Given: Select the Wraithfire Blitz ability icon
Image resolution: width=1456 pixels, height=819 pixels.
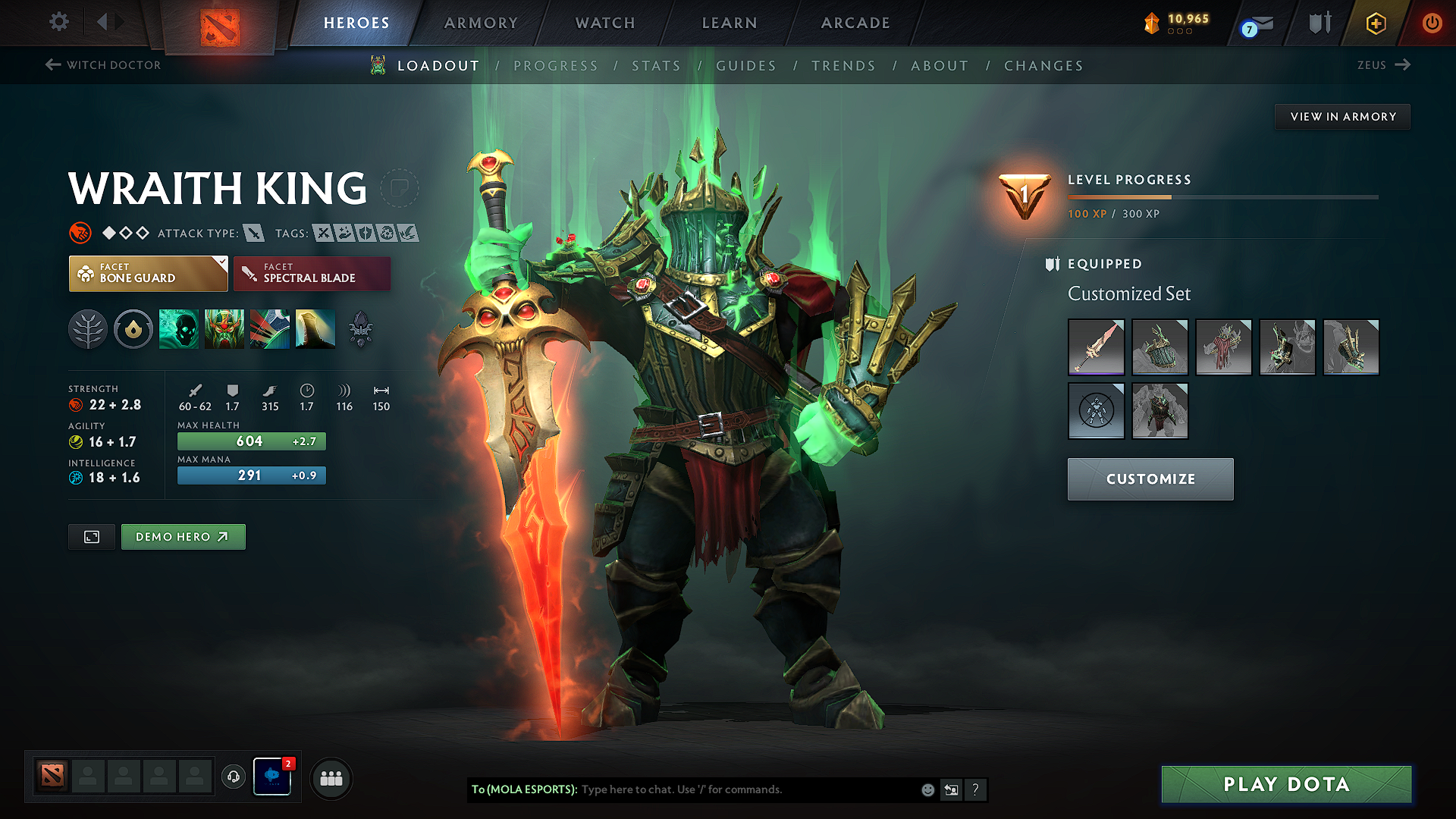Looking at the screenshot, I should point(179,328).
